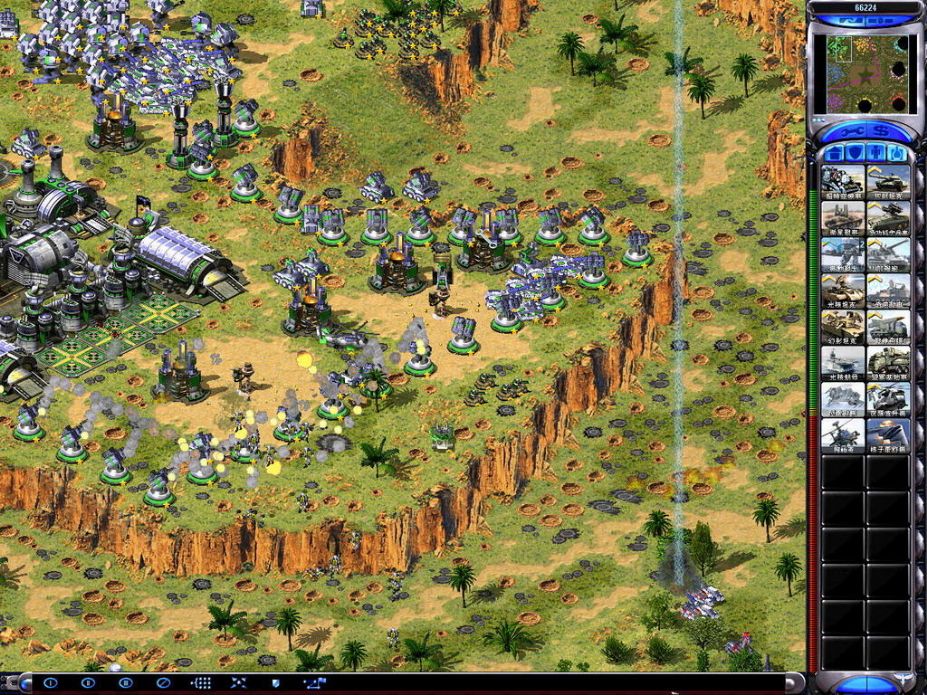The image size is (927, 695).
Task: Click the radar minimap
Action: (x=866, y=74)
